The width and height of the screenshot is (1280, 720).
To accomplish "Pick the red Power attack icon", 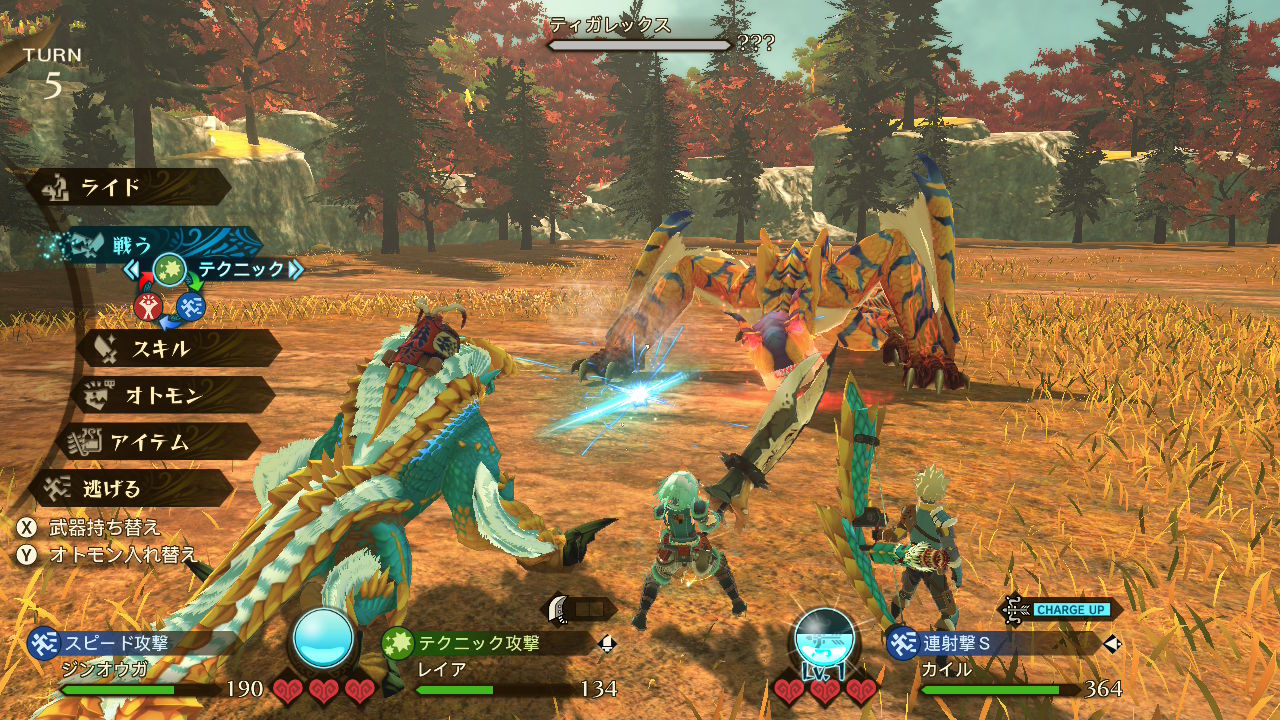I will [148, 307].
